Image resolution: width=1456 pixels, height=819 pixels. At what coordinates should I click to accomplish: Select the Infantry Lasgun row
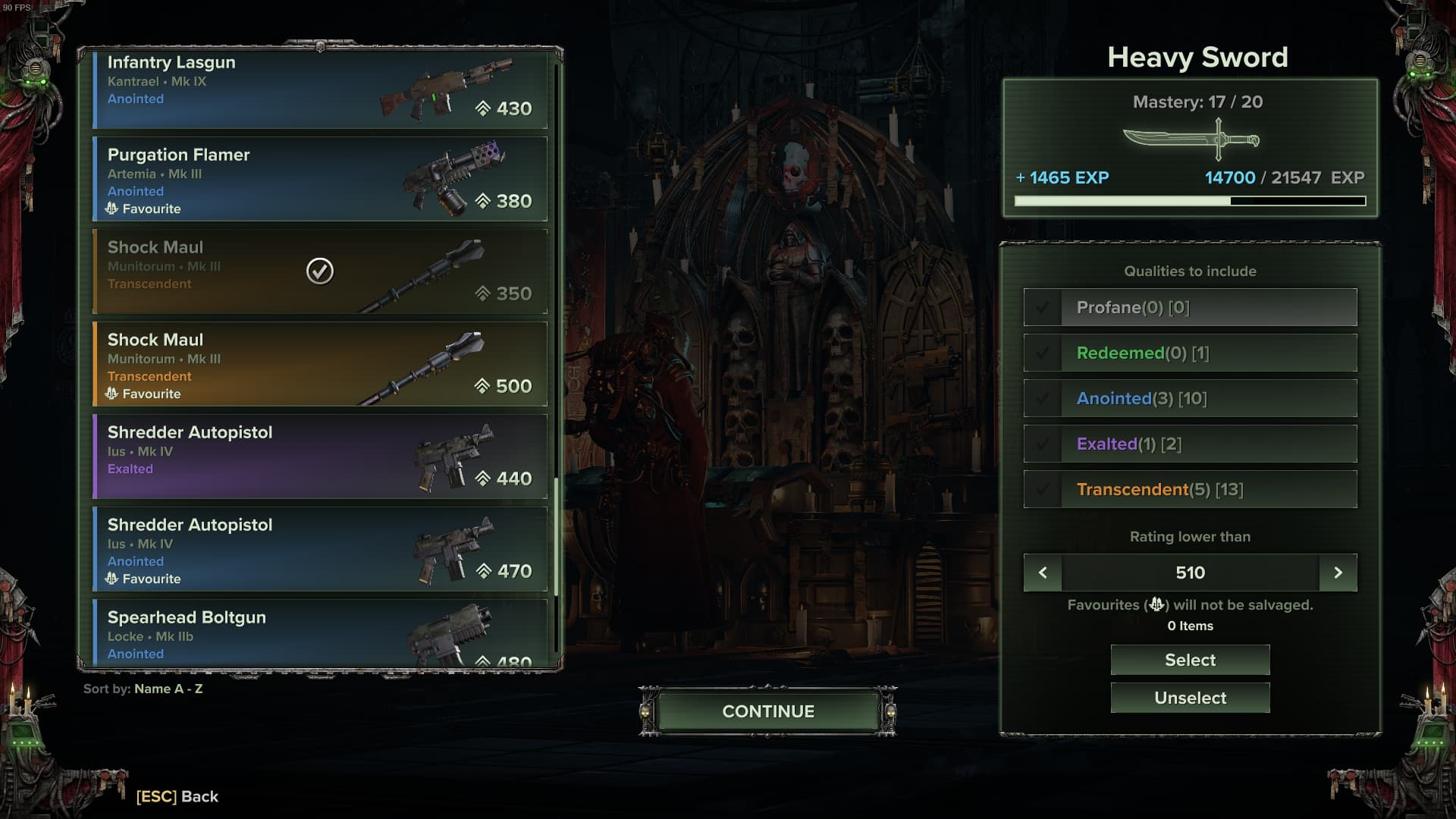point(319,87)
